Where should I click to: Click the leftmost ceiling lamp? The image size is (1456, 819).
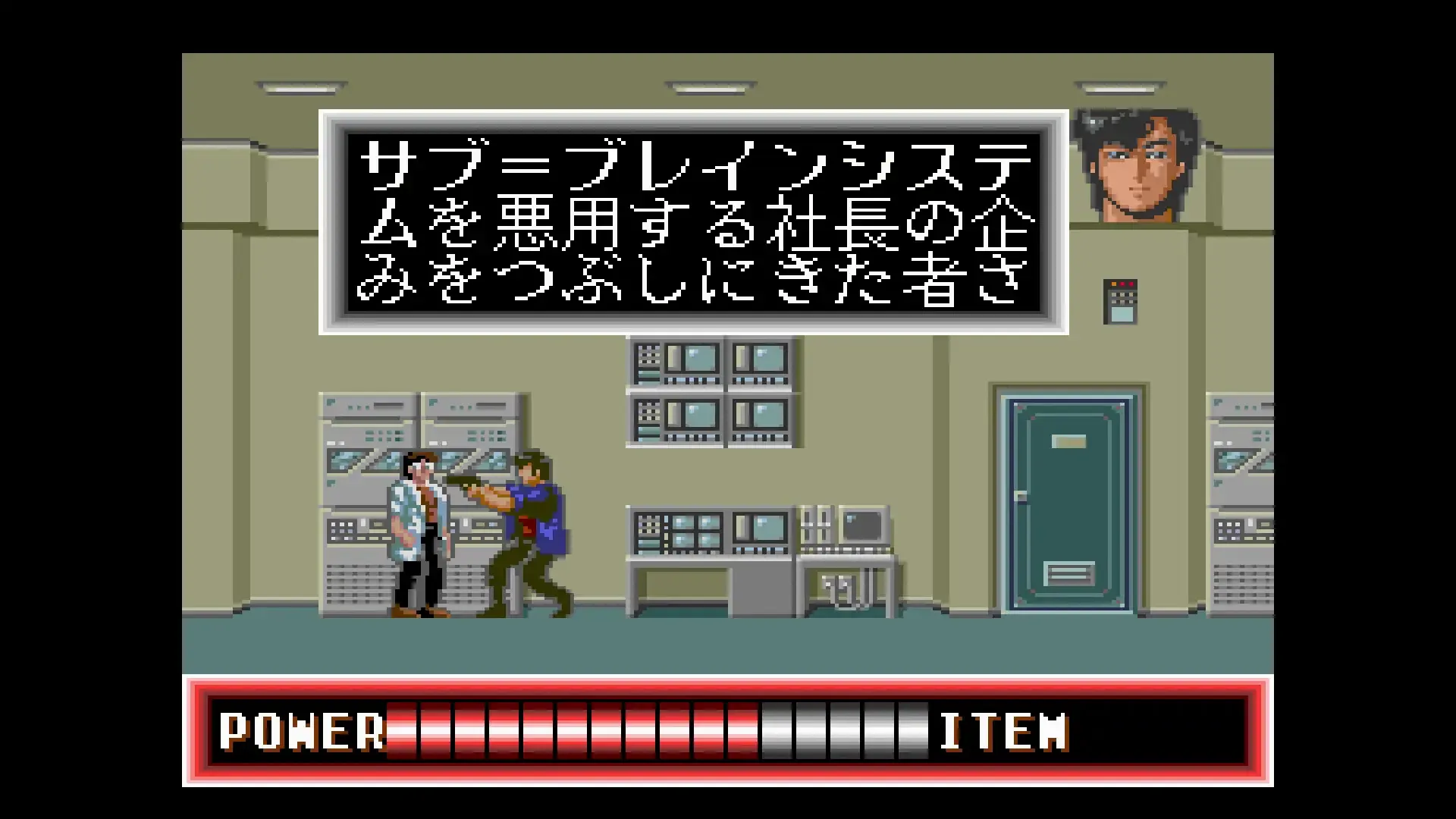click(298, 89)
